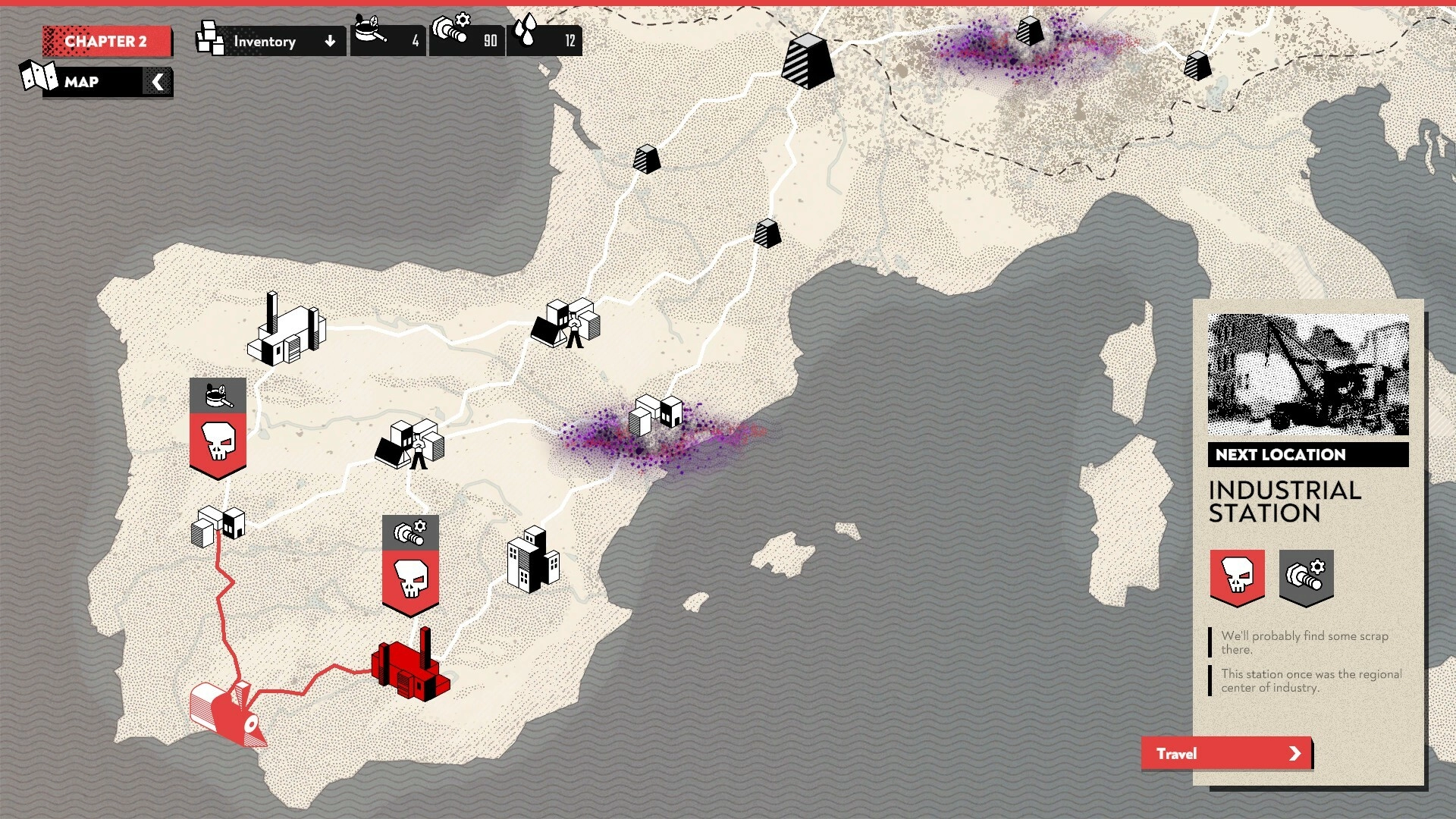Screen dimensions: 1456x819
Task: Click the red Travel button
Action: 1226,753
